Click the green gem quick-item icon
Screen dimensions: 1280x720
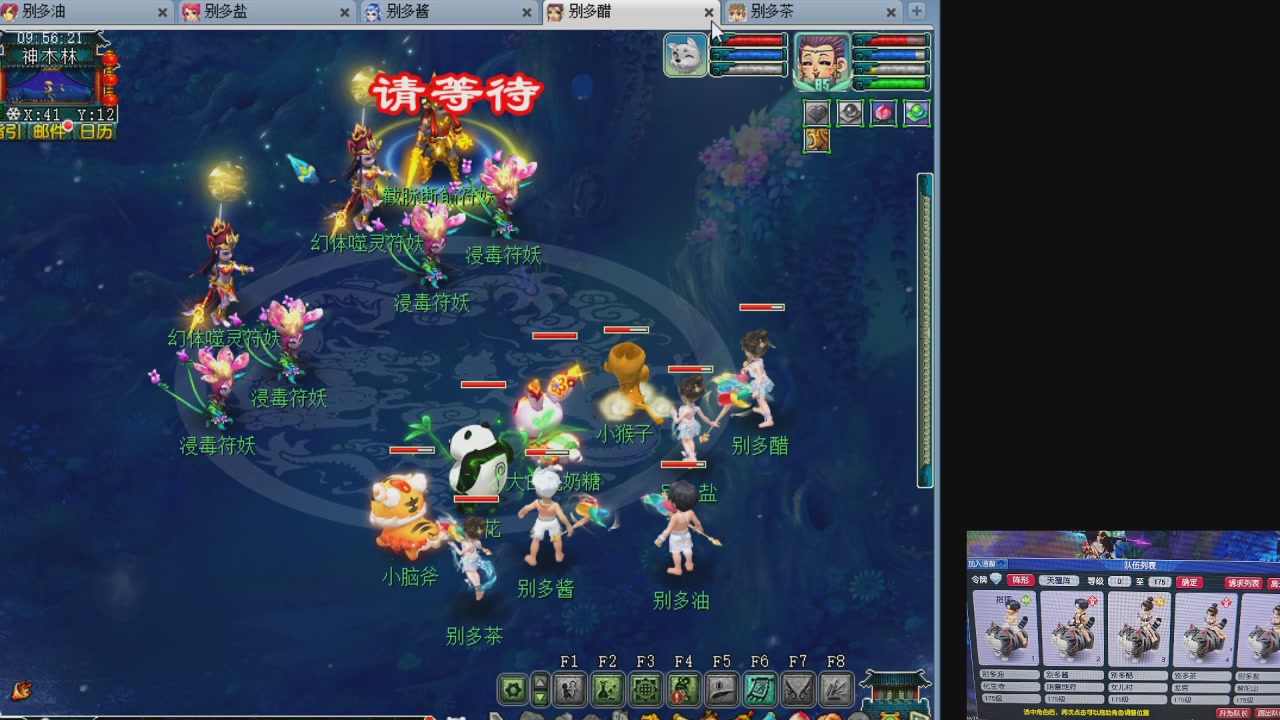coord(916,113)
